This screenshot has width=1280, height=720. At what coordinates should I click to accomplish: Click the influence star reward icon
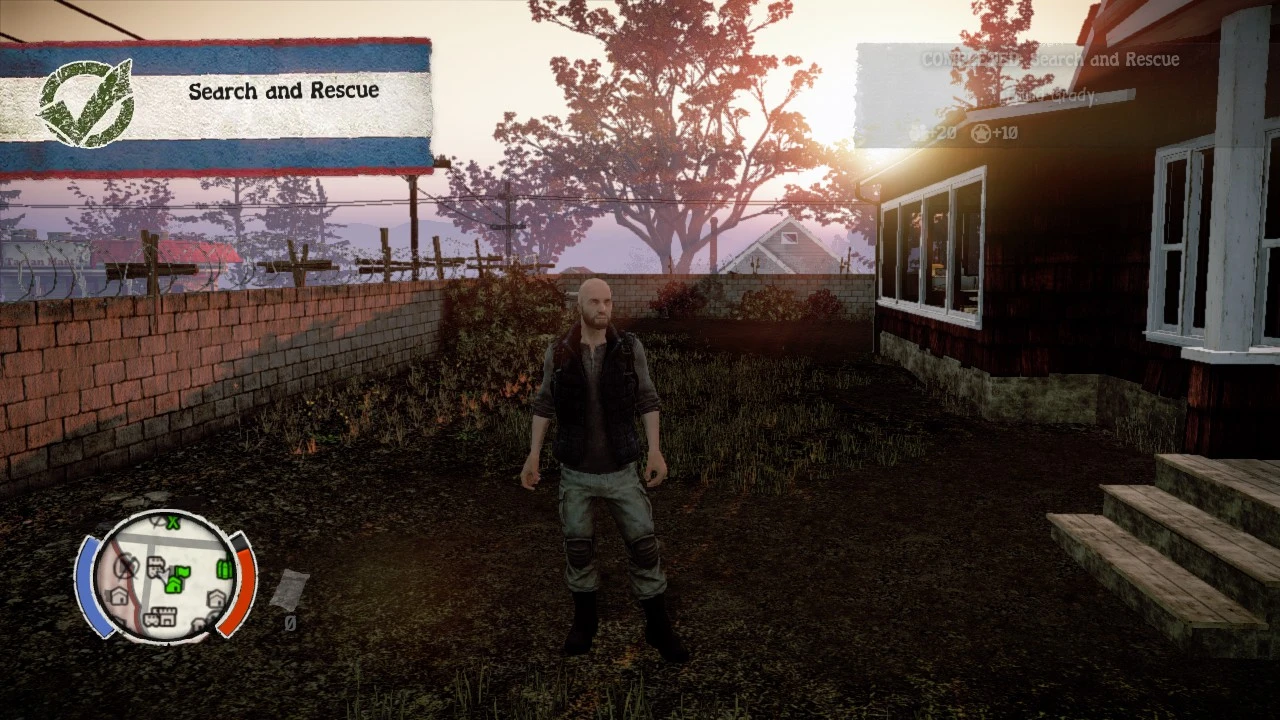[980, 132]
